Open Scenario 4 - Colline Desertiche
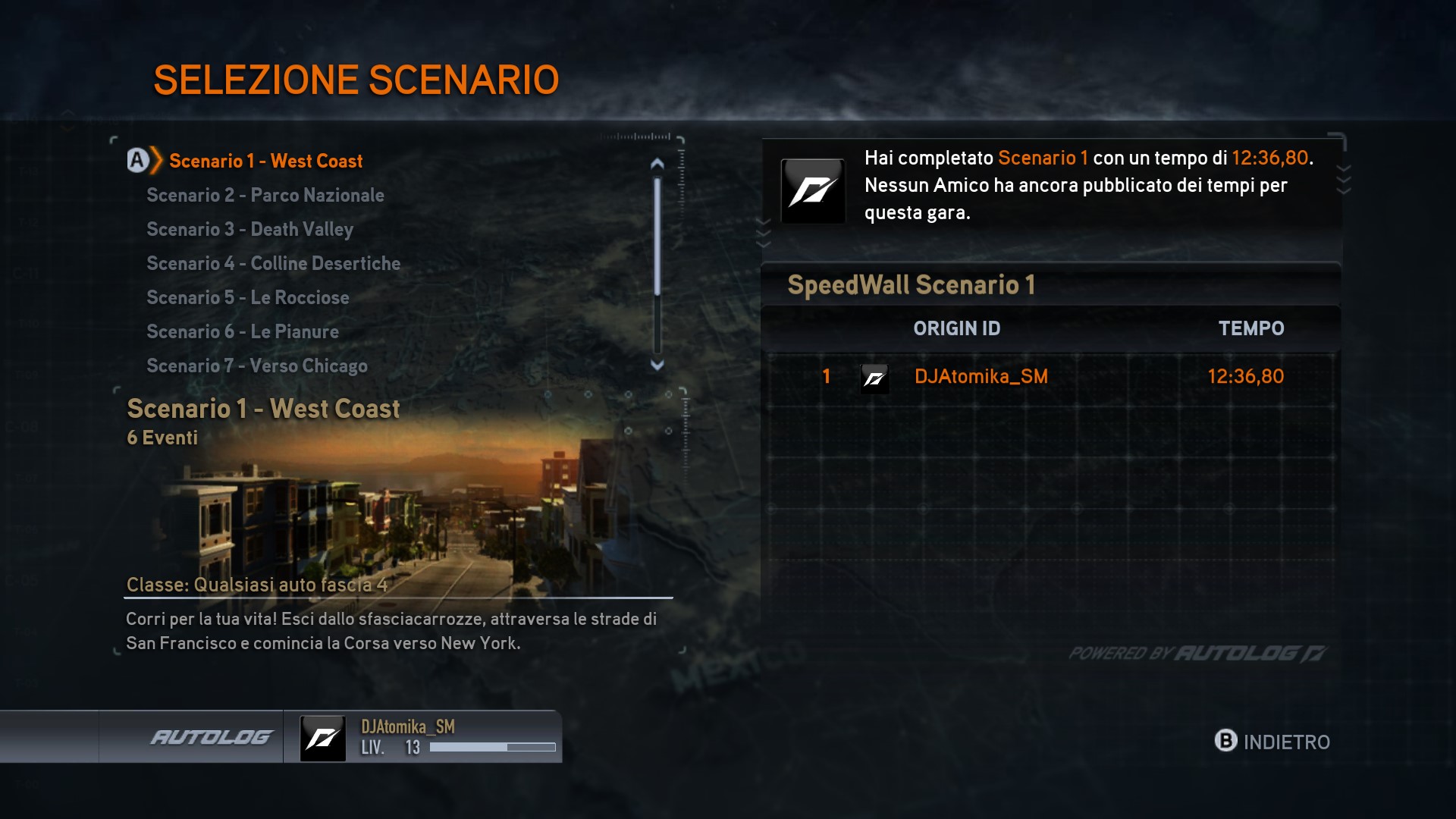 click(x=273, y=264)
